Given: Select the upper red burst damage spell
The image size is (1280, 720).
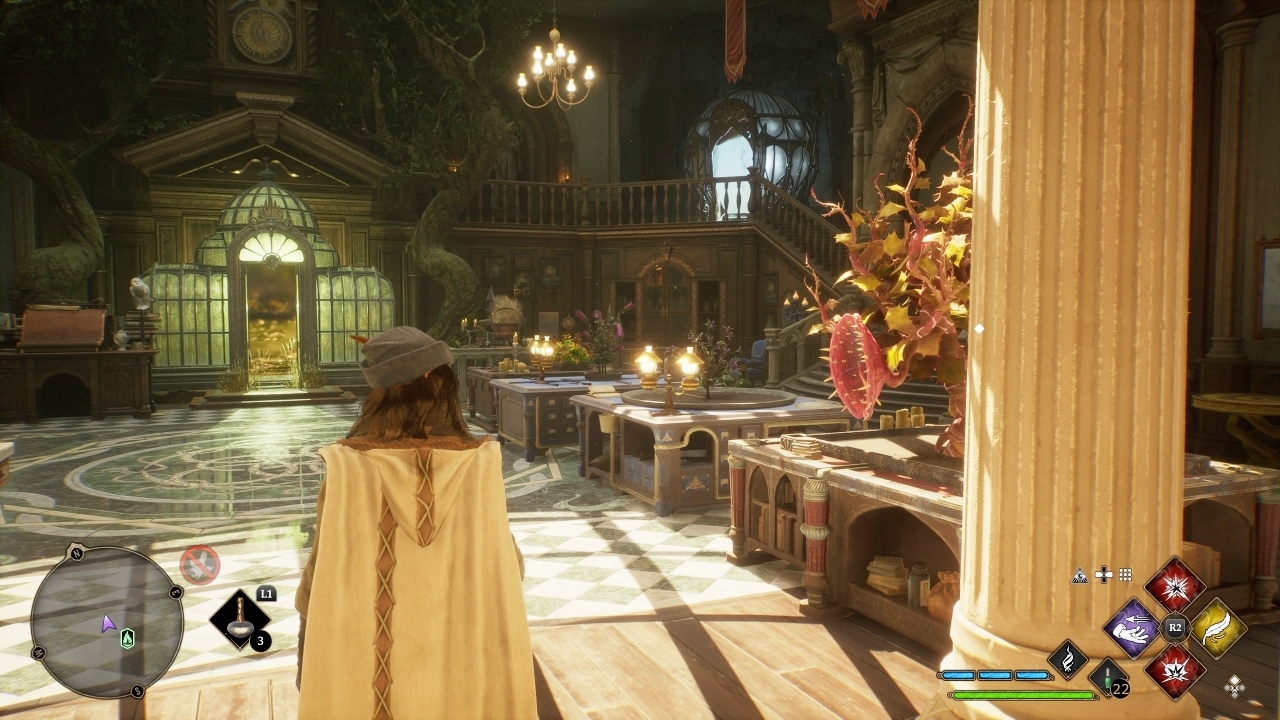Looking at the screenshot, I should click(1175, 585).
